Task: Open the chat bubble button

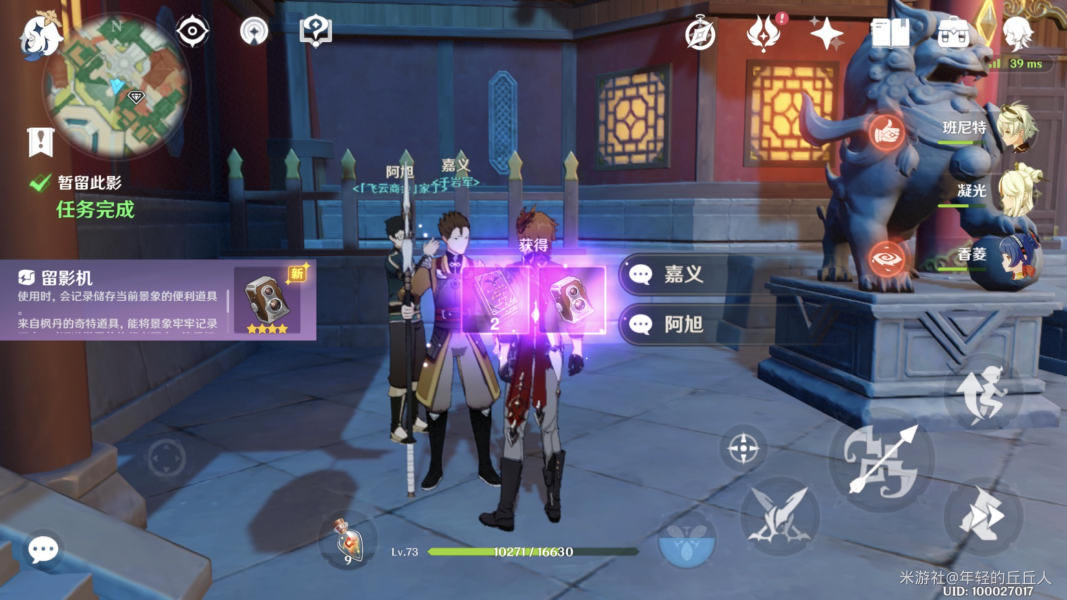Action: tap(43, 549)
